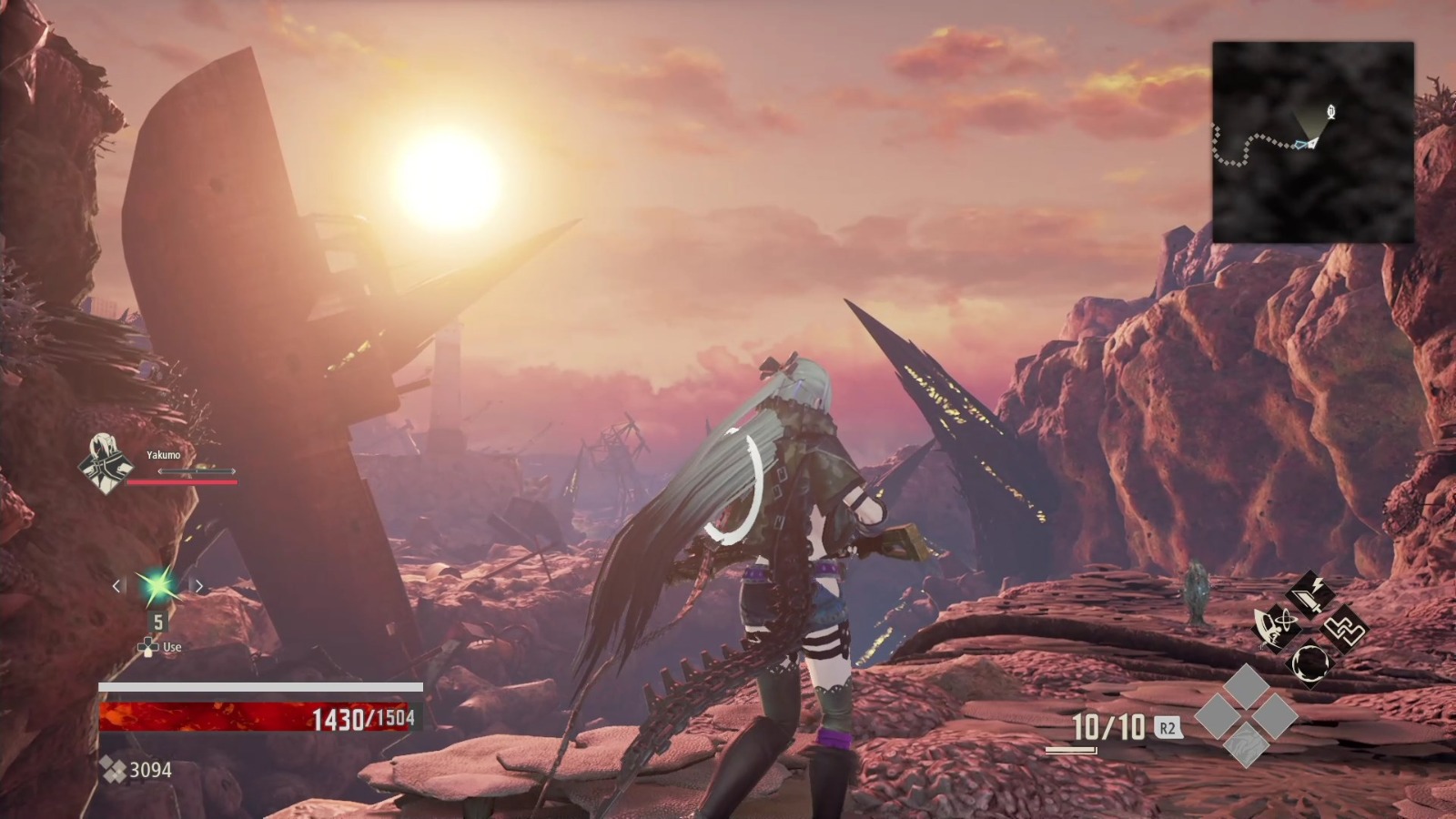Screen dimensions: 1456x819
Task: Click the 1430/1504 HP readout
Action: point(361,718)
